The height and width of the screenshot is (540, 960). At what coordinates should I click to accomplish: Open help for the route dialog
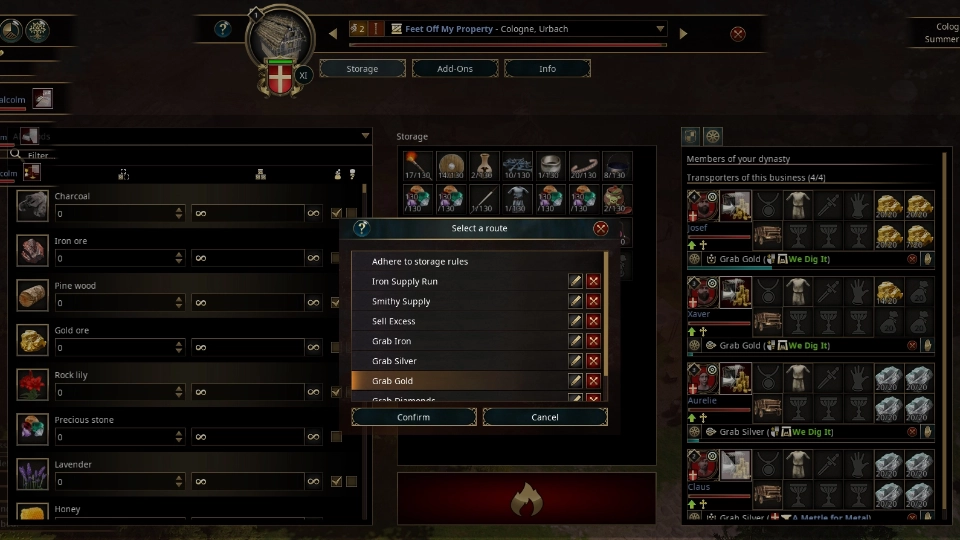(362, 228)
